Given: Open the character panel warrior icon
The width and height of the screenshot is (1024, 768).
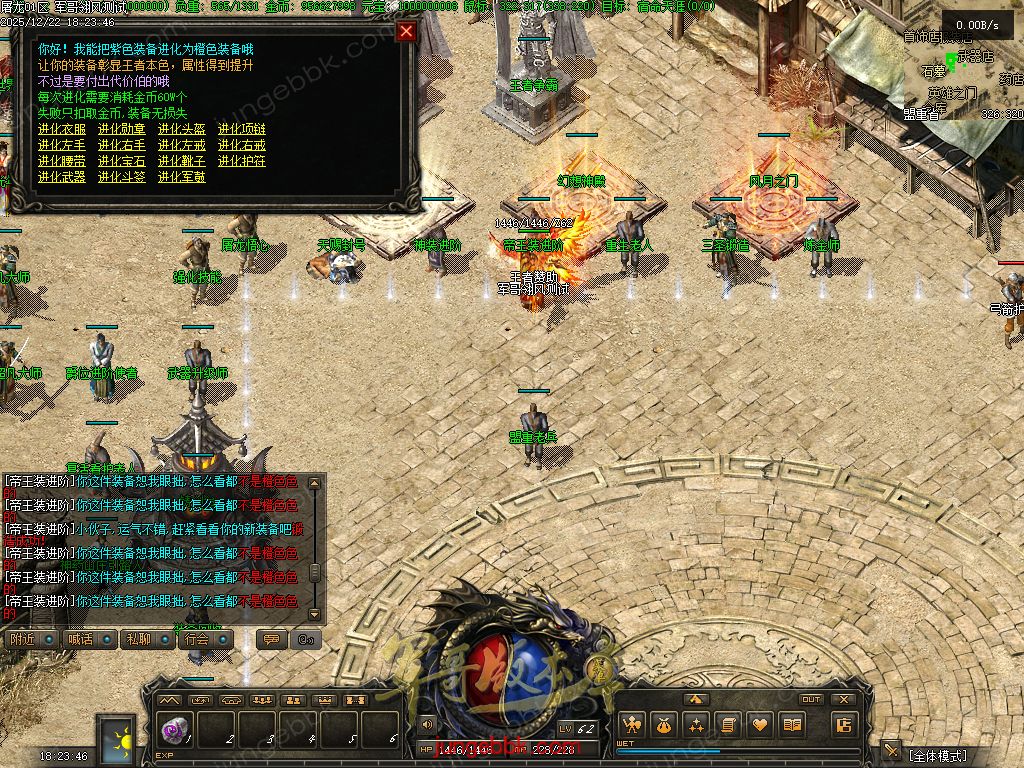Looking at the screenshot, I should tap(631, 725).
